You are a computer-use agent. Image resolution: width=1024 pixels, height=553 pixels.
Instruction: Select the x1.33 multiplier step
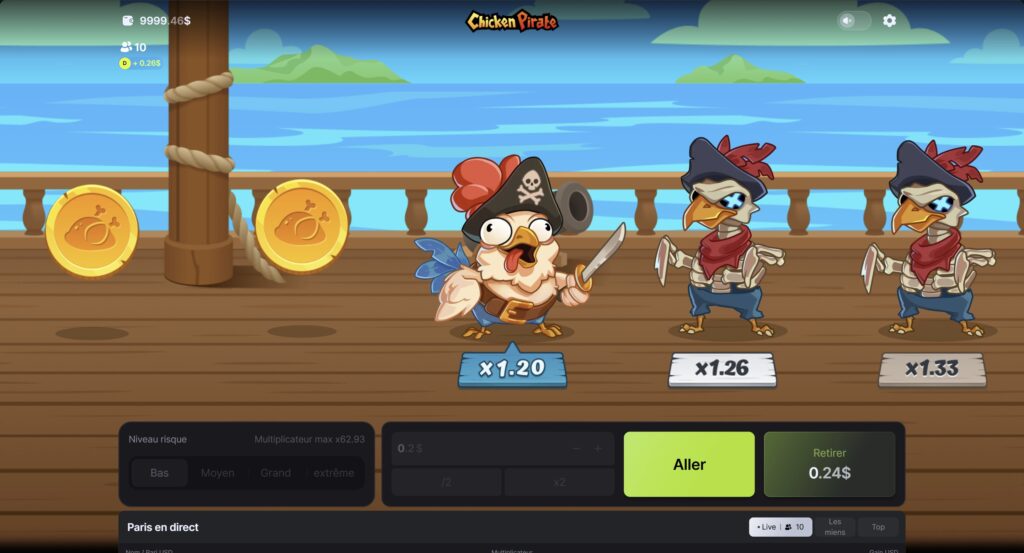tap(932, 369)
